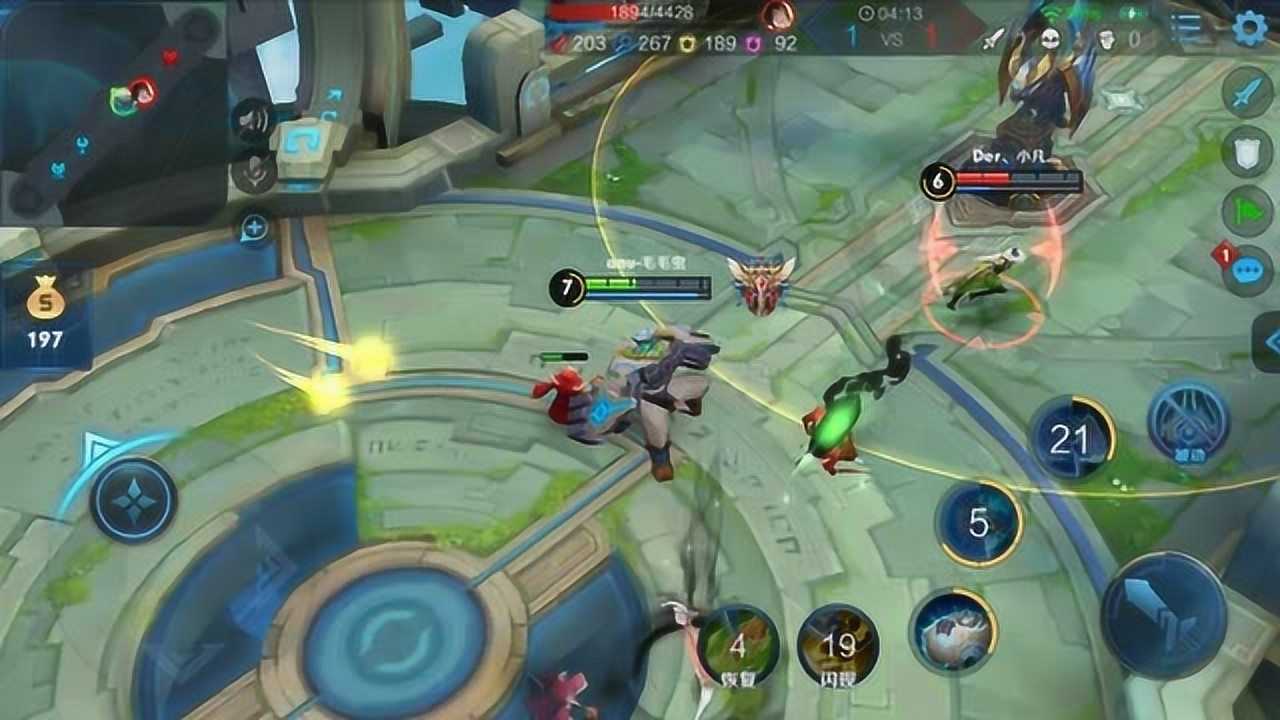
Task: Send the sword attack signal
Action: 1247,92
